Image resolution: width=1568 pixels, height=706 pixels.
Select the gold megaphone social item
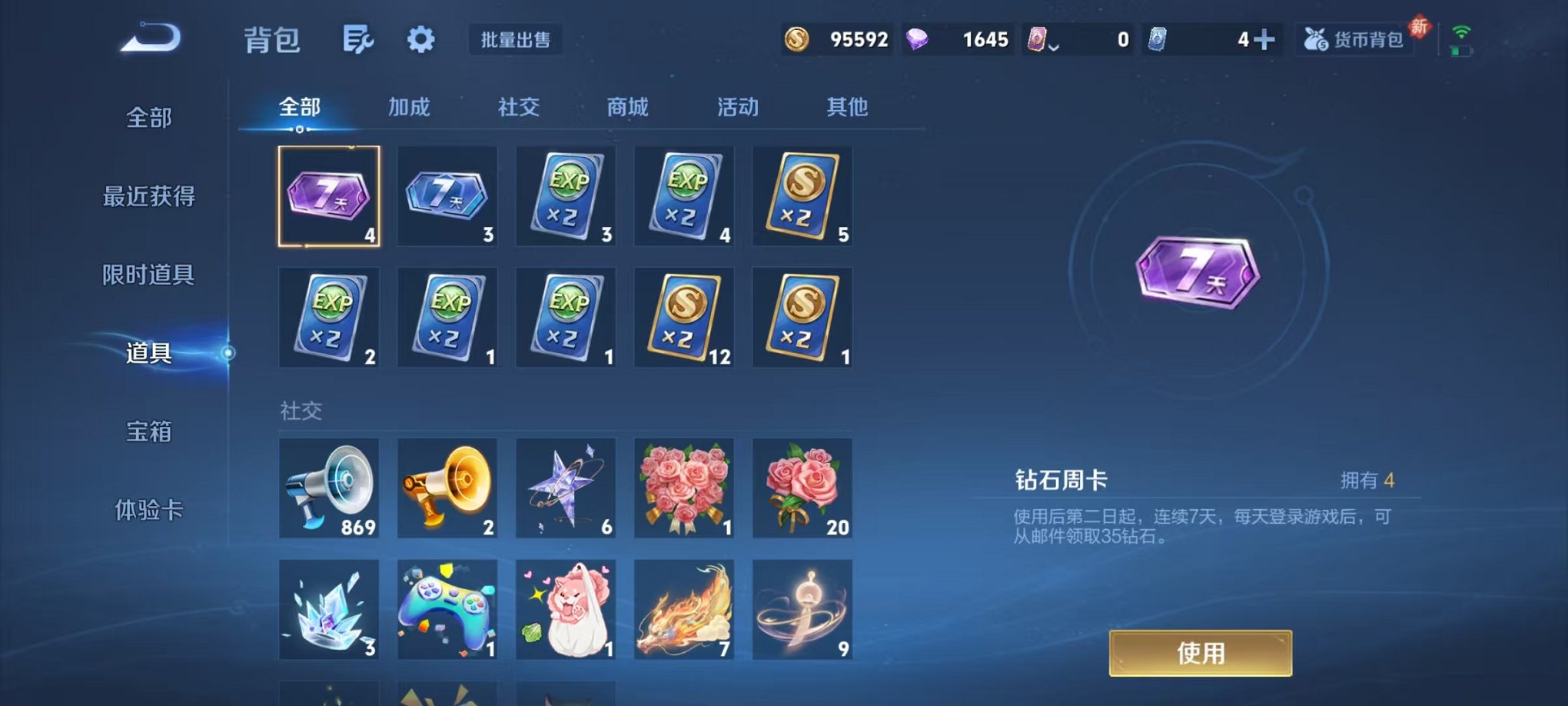click(447, 488)
